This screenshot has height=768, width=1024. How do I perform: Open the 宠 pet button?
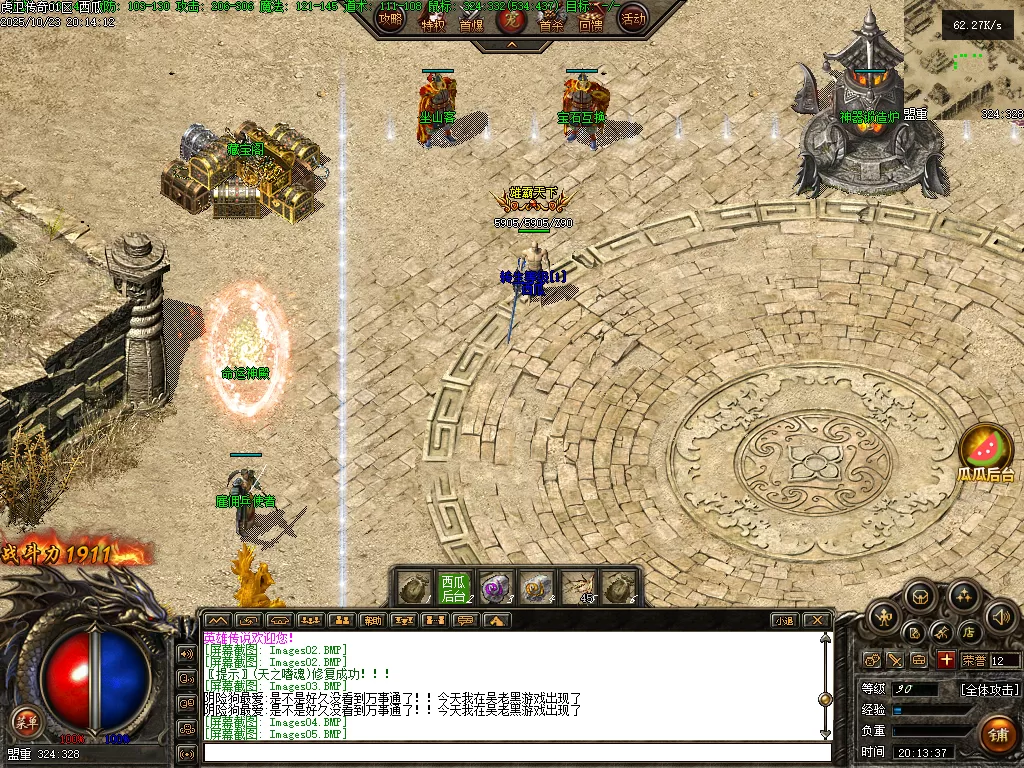(511, 19)
